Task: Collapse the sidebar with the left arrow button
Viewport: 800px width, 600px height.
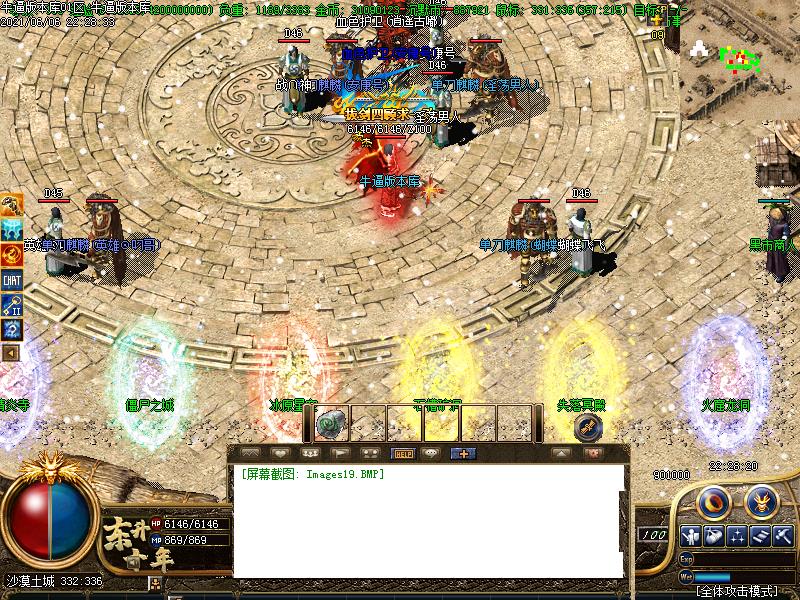Action: (12, 352)
